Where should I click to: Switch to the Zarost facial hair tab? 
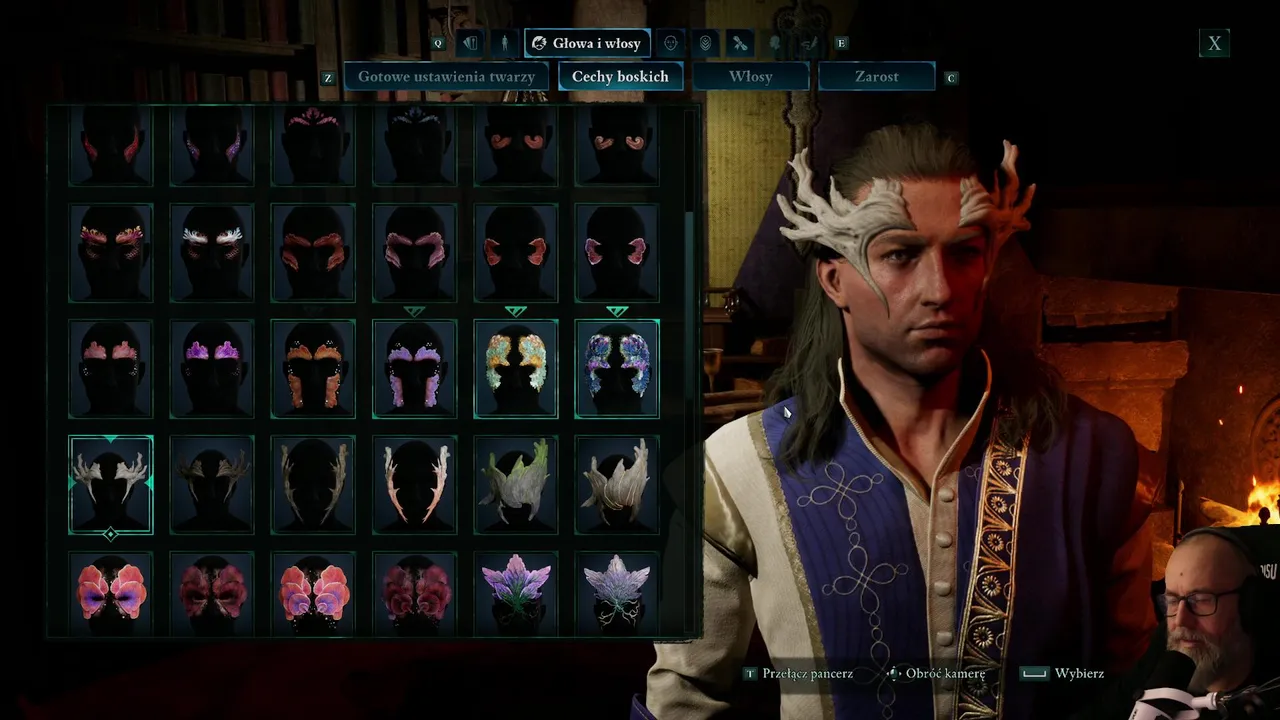[x=876, y=77]
